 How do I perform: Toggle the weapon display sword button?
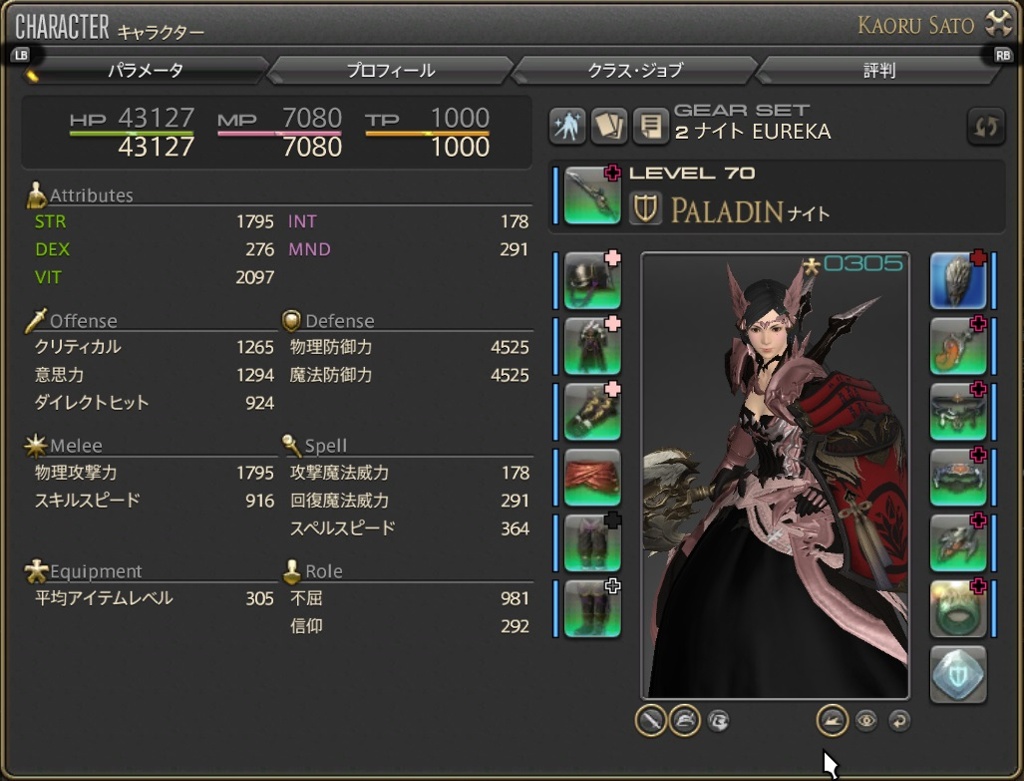pos(651,719)
